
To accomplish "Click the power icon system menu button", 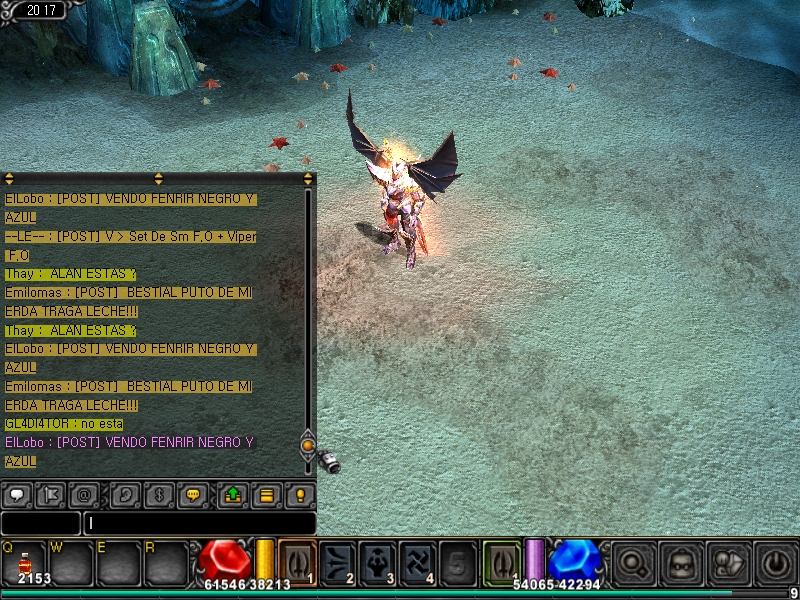I will 777,563.
